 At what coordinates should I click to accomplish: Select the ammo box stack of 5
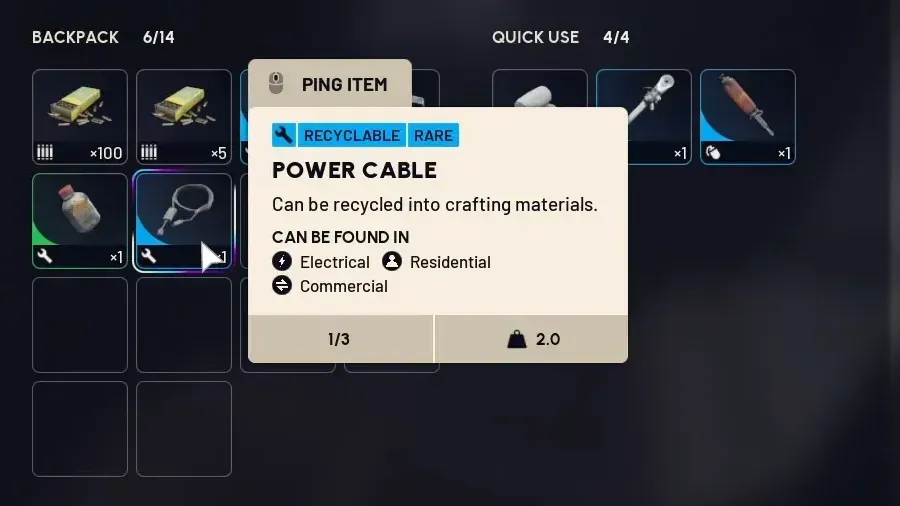tap(184, 116)
